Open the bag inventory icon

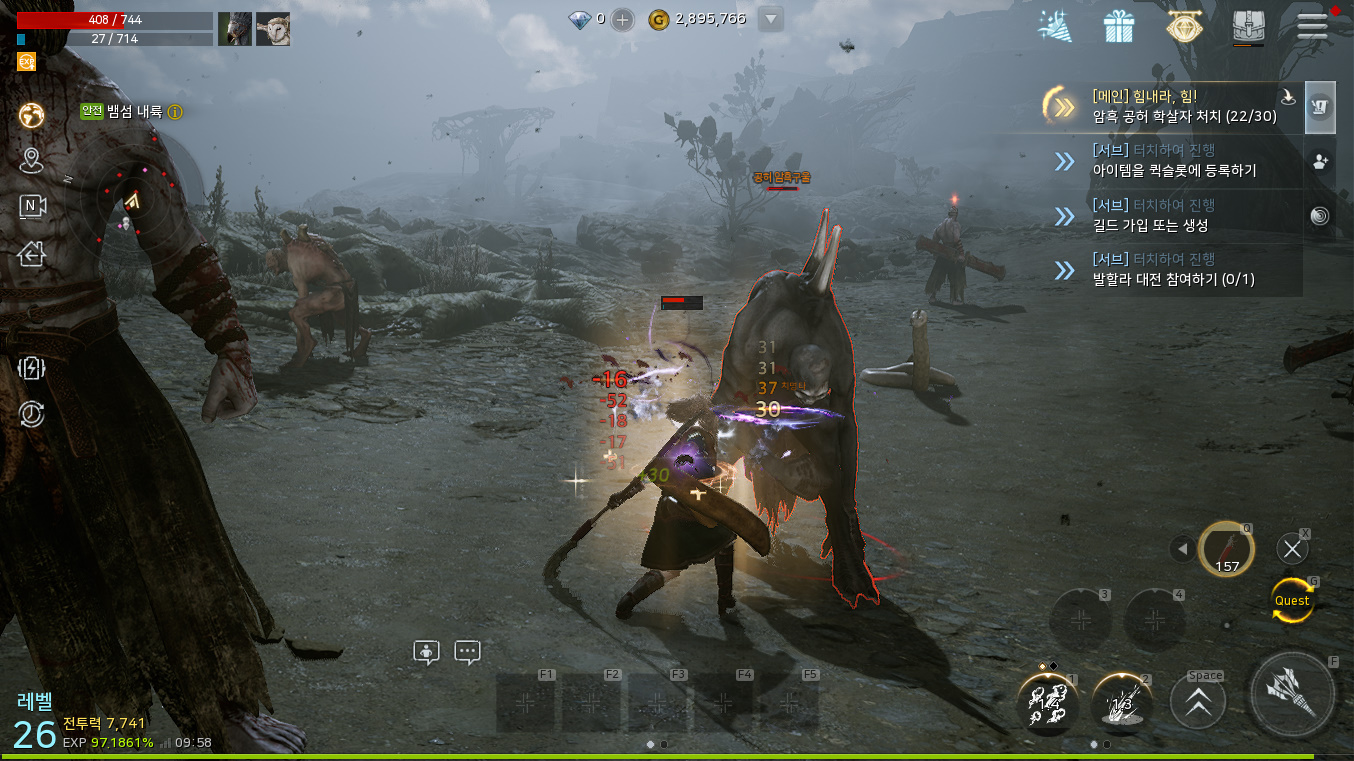pos(1248,27)
